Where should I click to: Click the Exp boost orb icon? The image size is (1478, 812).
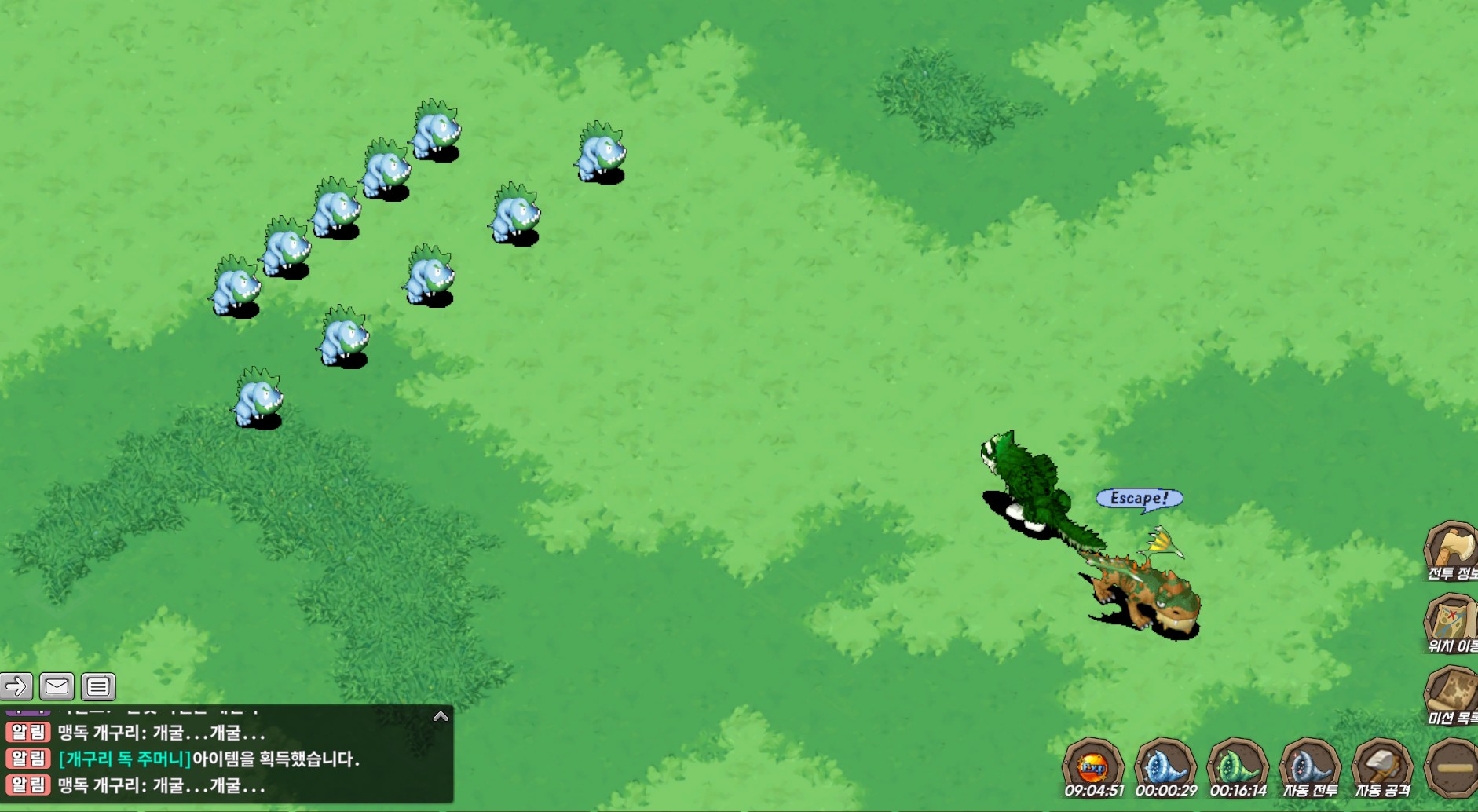(1093, 766)
